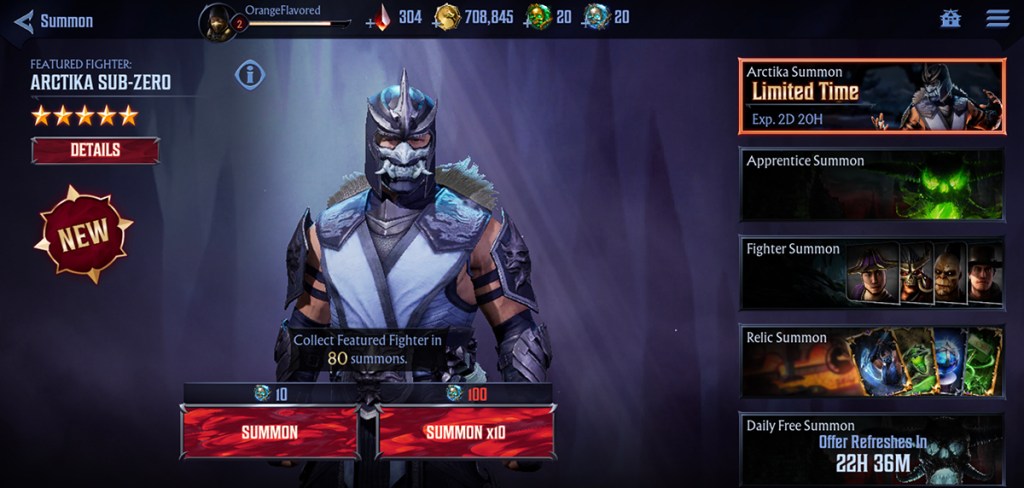1024x488 pixels.
Task: Show featured fighter info icon
Action: tap(250, 74)
